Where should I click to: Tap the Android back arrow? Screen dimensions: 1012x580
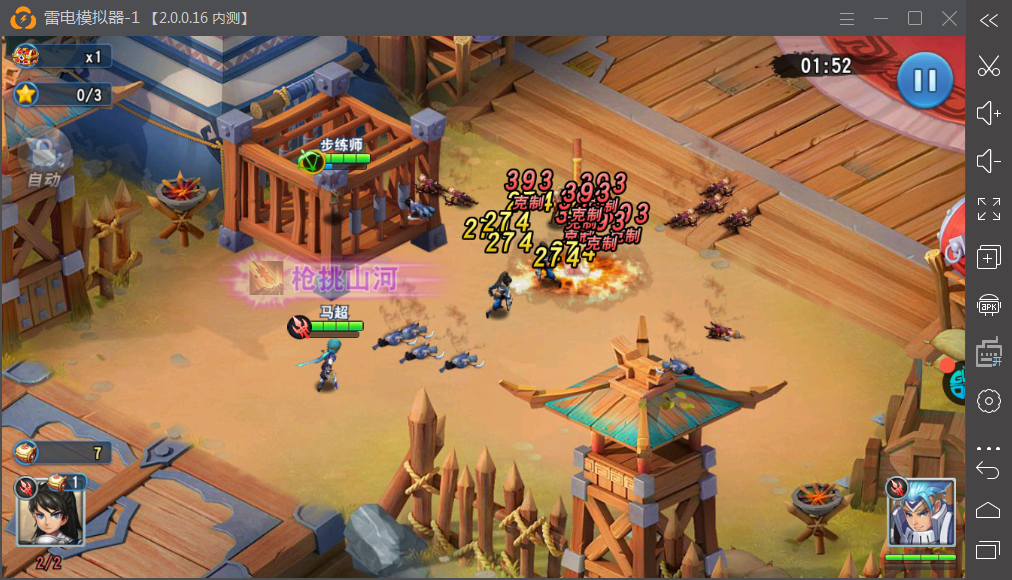[988, 471]
